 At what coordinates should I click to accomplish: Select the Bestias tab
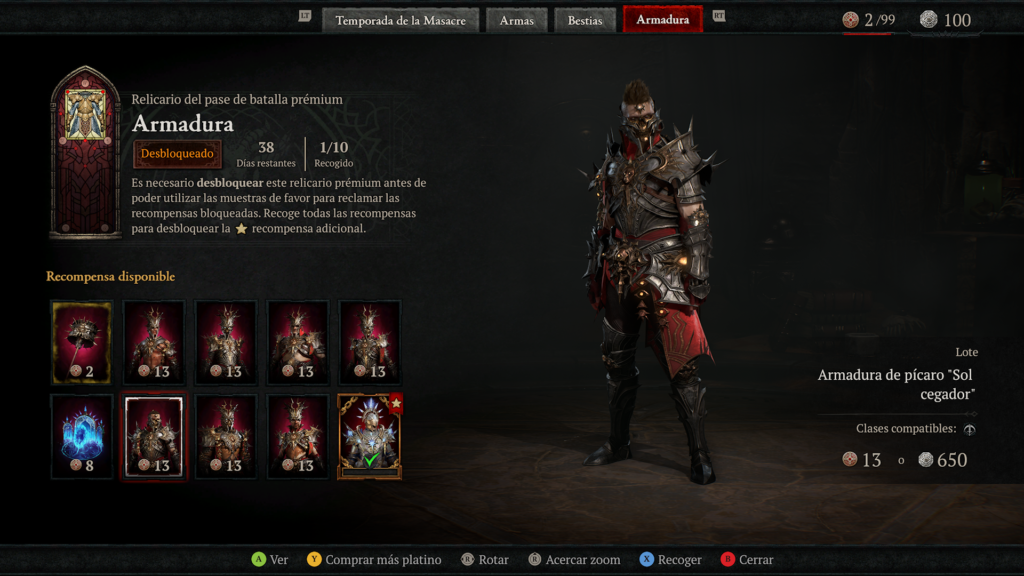[x=585, y=20]
